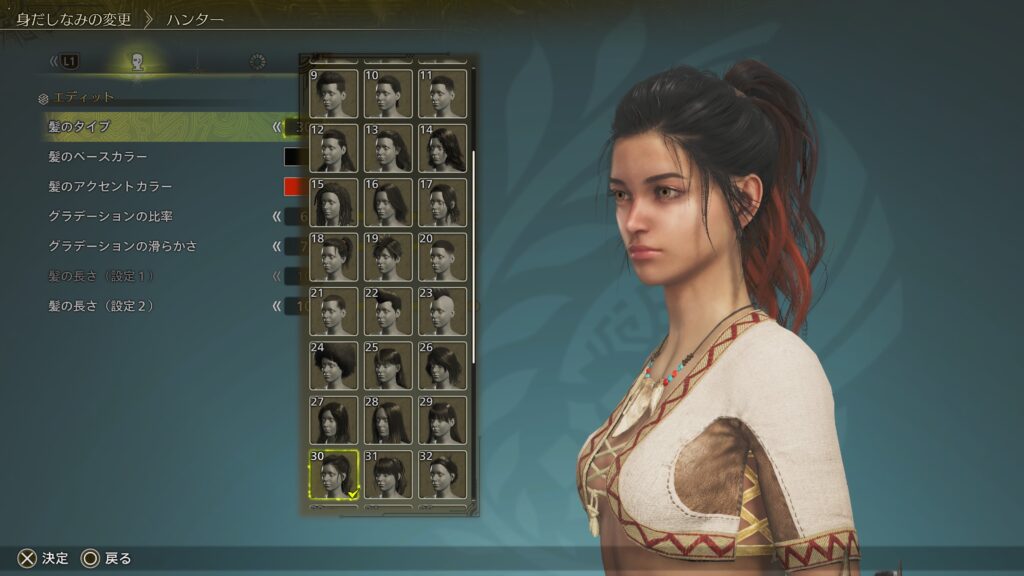1024x576 pixels.
Task: Click the red accent color swatch
Action: point(293,187)
